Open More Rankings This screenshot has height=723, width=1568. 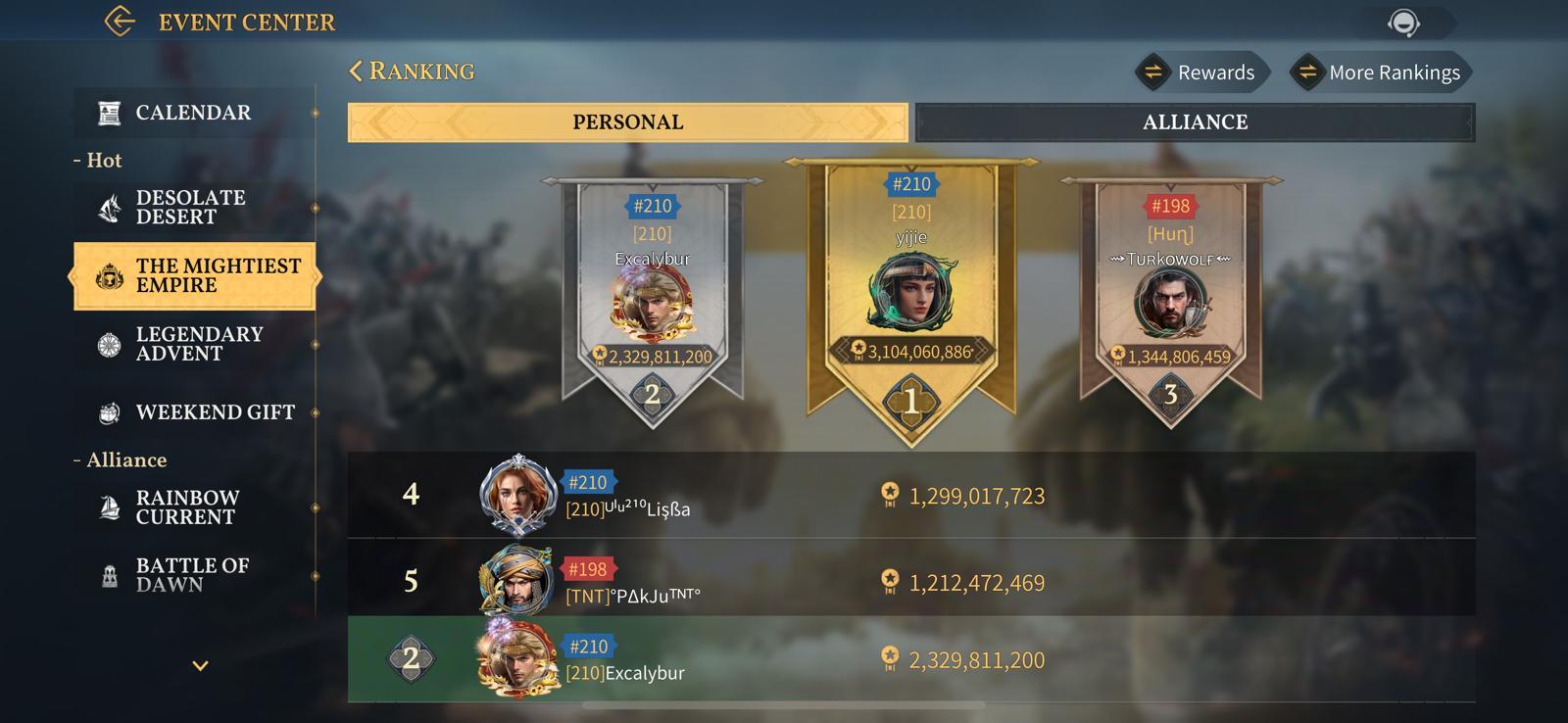click(1381, 72)
